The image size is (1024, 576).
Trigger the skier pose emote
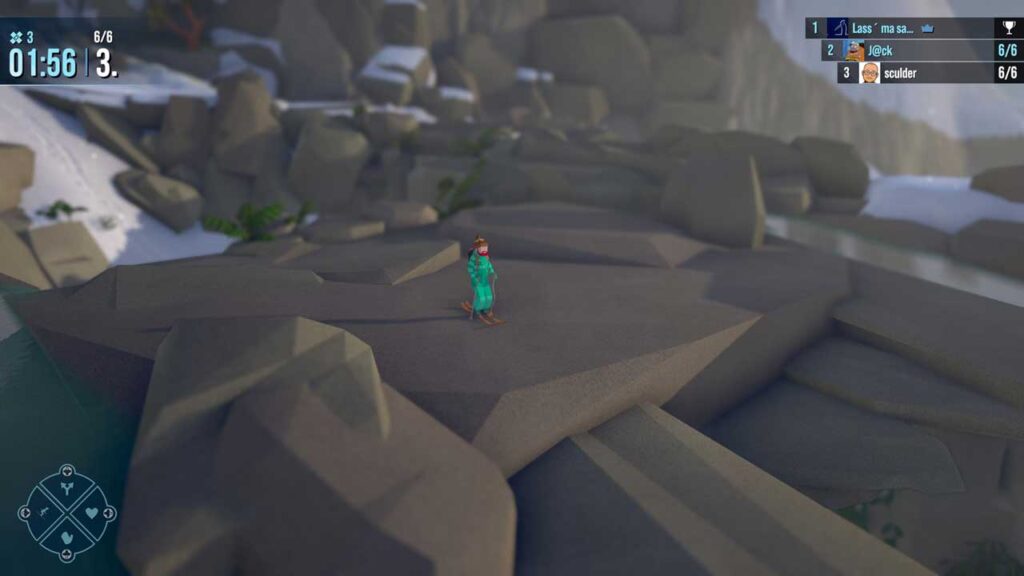pyautogui.click(x=43, y=513)
